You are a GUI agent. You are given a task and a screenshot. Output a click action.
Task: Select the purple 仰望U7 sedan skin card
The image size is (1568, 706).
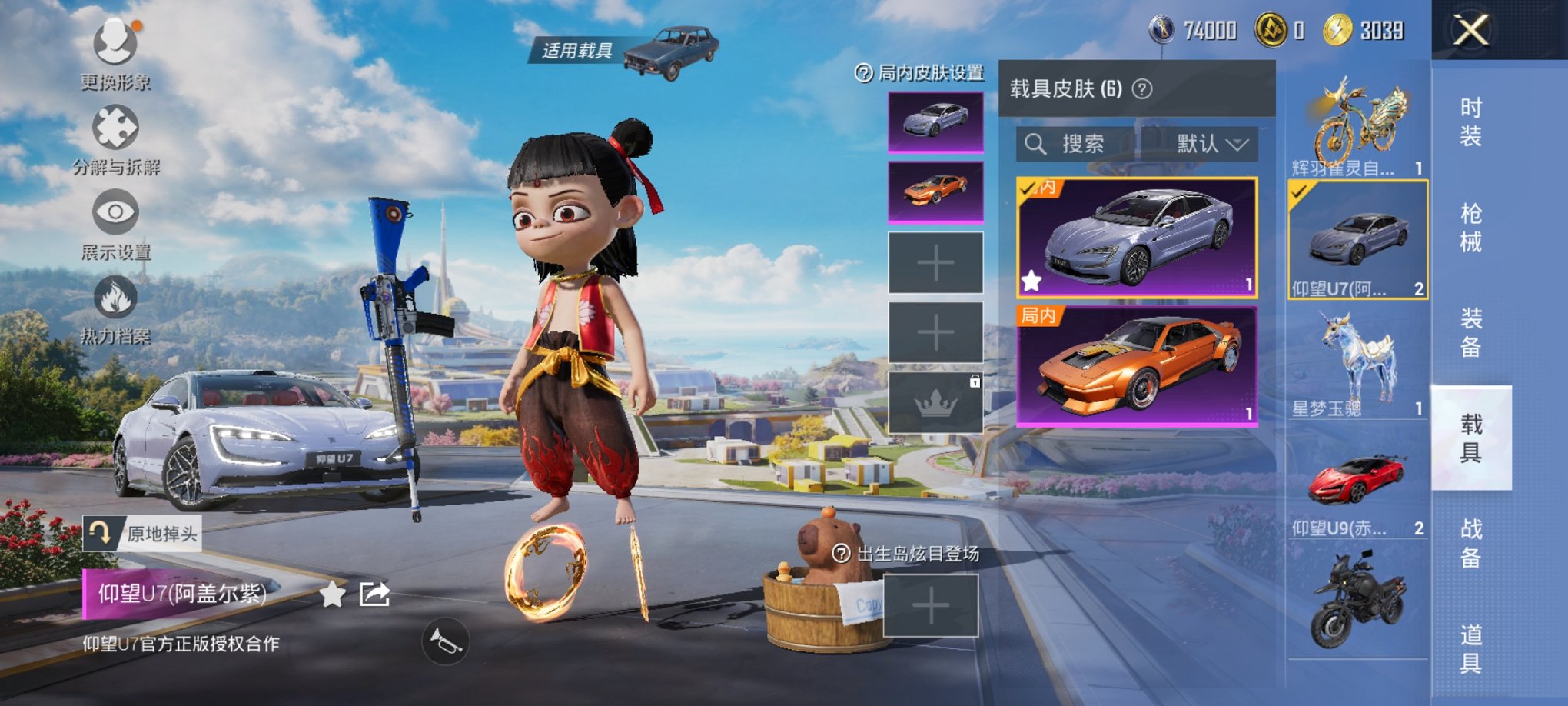pos(1136,238)
